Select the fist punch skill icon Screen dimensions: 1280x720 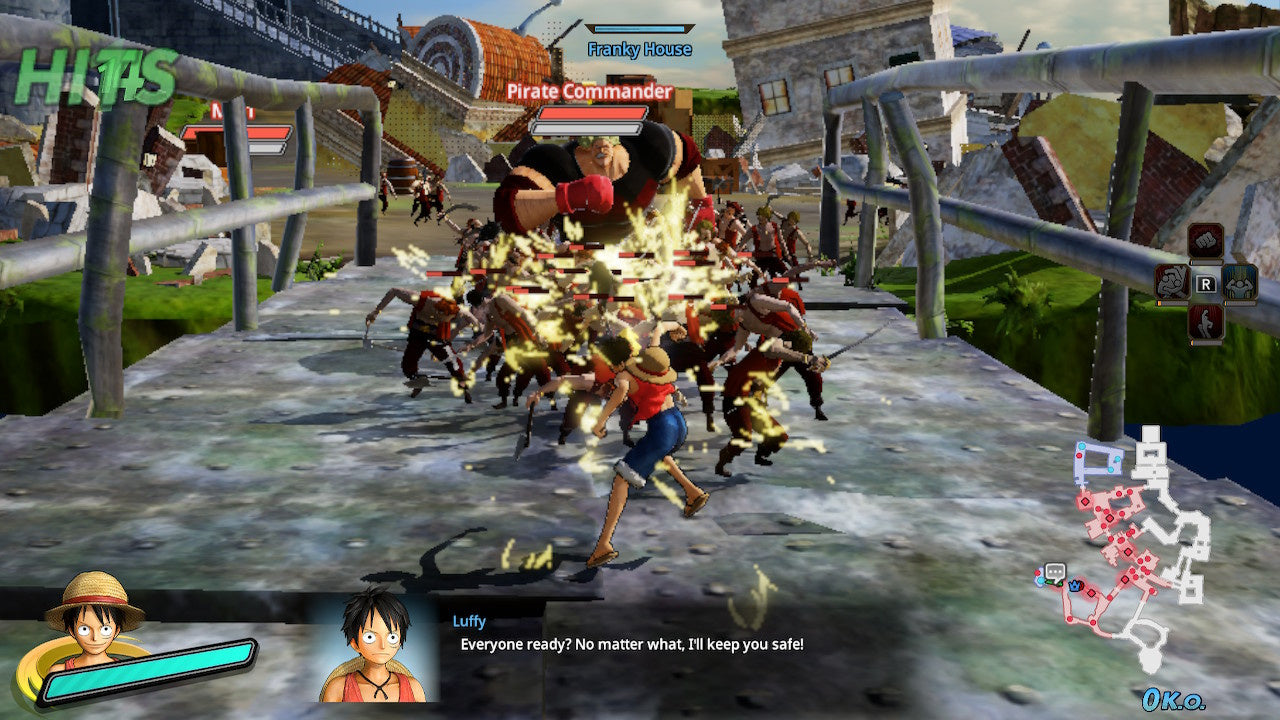click(x=1207, y=240)
